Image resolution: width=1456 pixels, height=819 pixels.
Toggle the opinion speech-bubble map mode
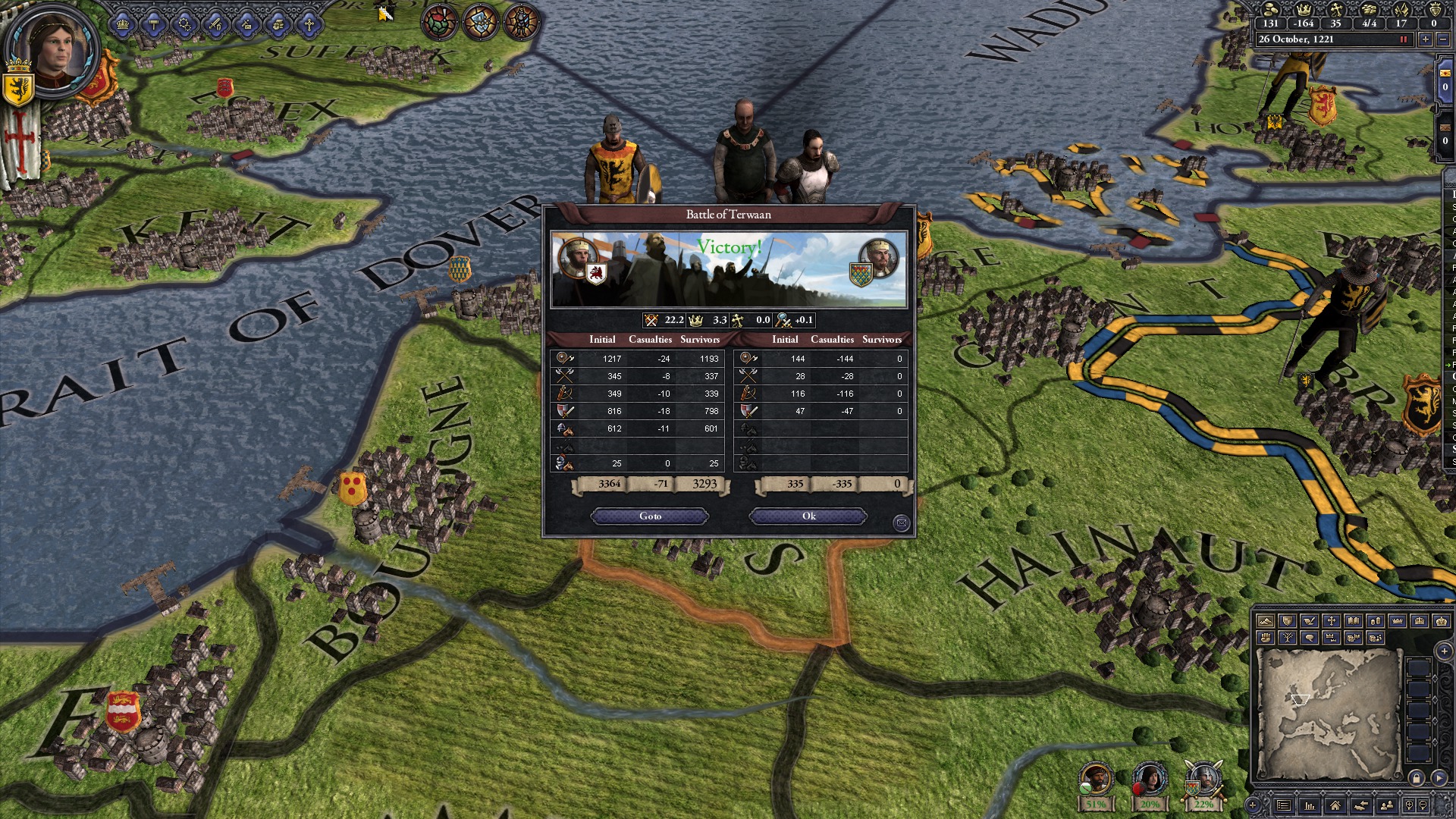[1308, 638]
